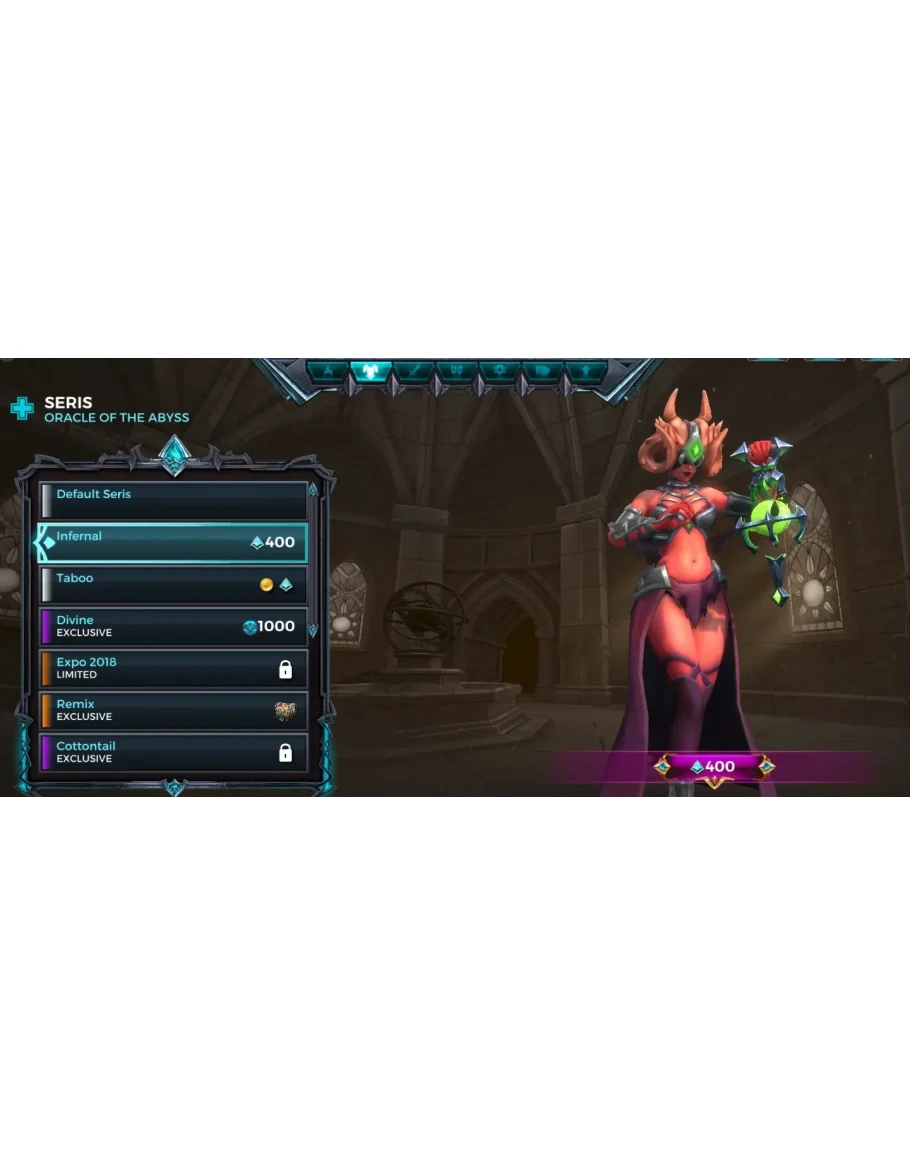Open the champion silhouette tab

click(327, 372)
